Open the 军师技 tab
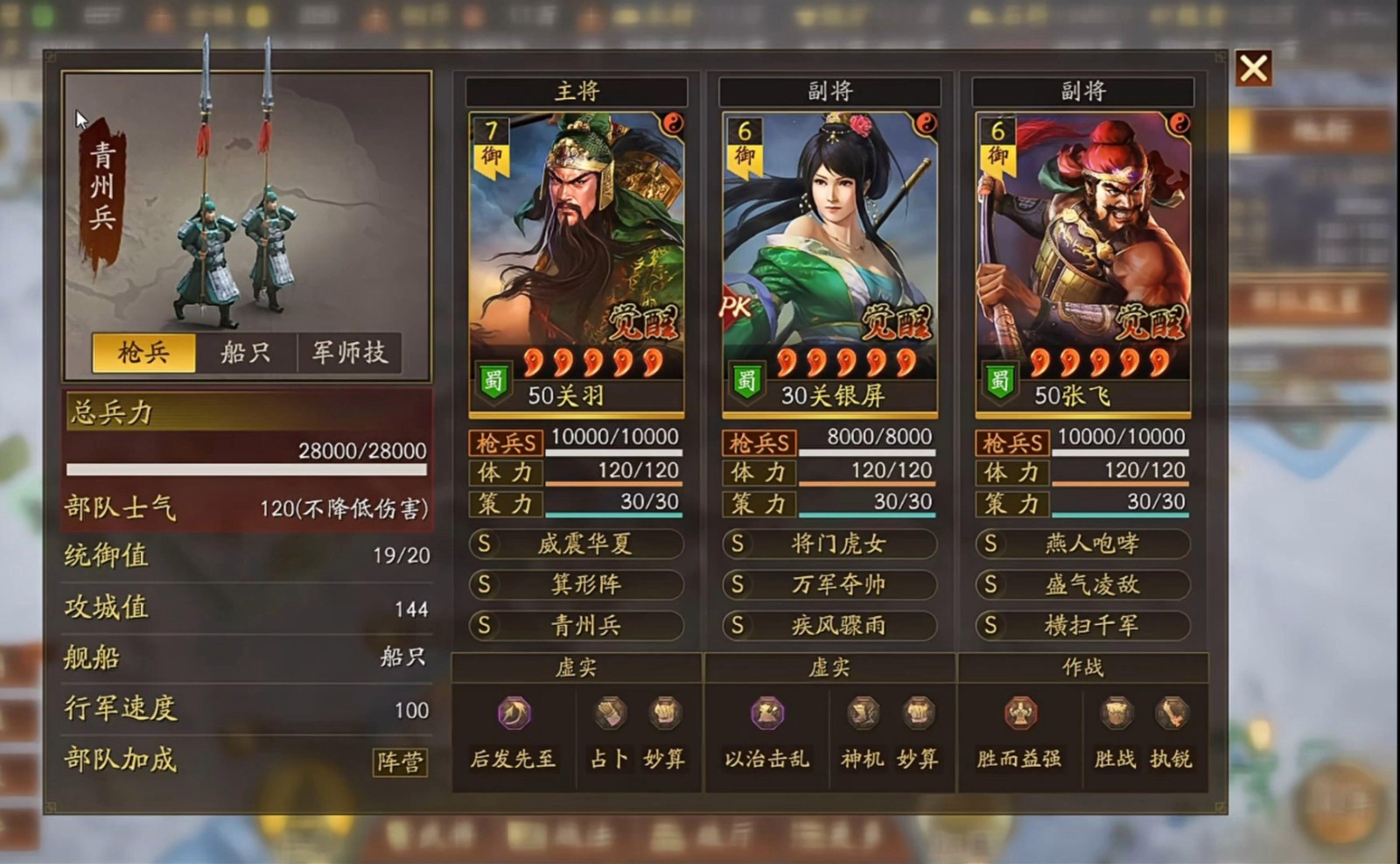1400x864 pixels. [x=349, y=351]
